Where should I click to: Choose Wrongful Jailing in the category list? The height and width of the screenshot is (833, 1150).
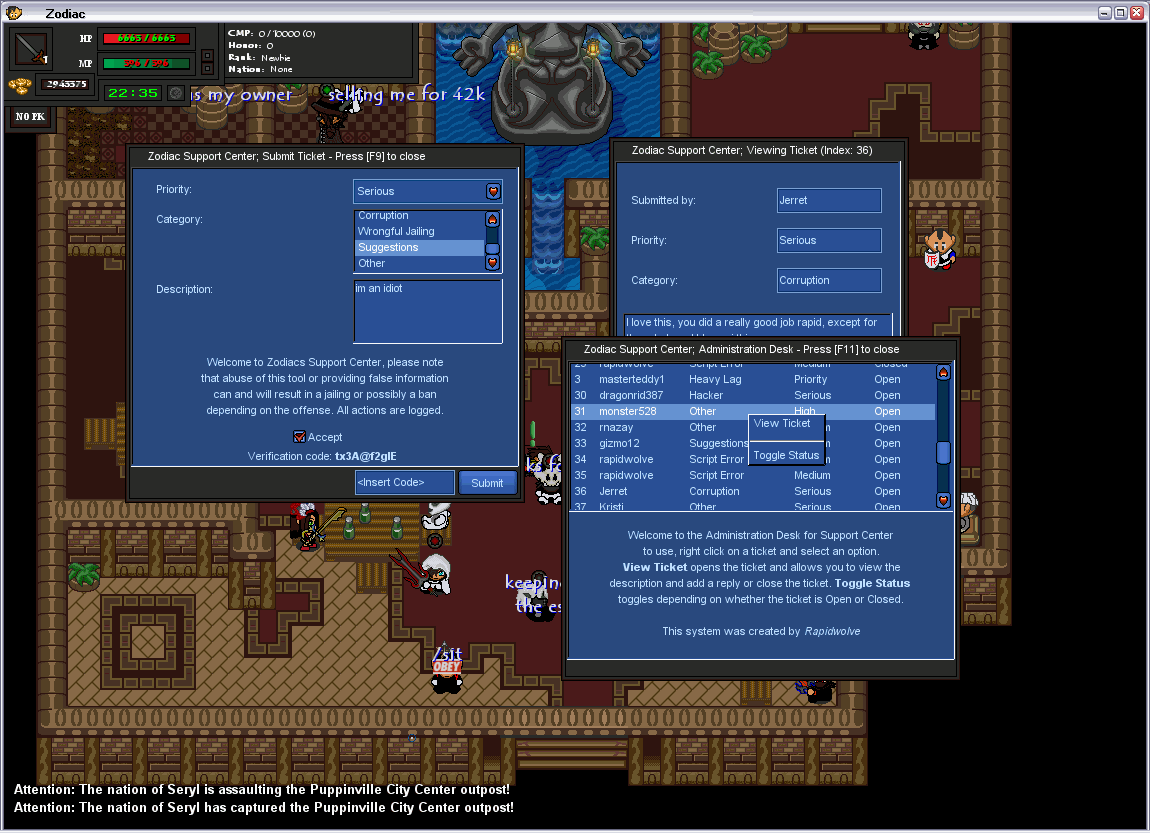pyautogui.click(x=420, y=231)
